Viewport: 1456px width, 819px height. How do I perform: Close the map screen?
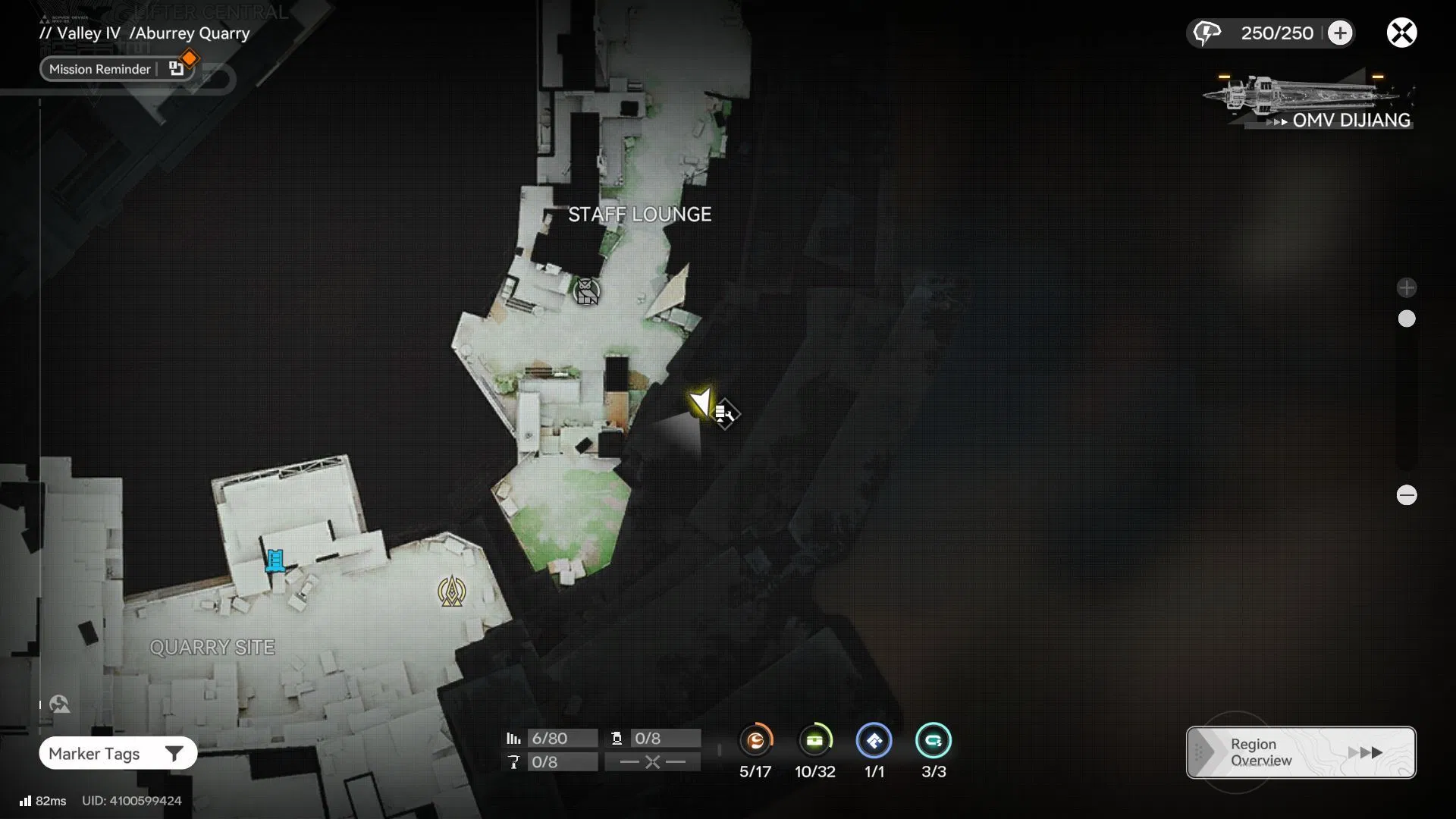tap(1401, 33)
